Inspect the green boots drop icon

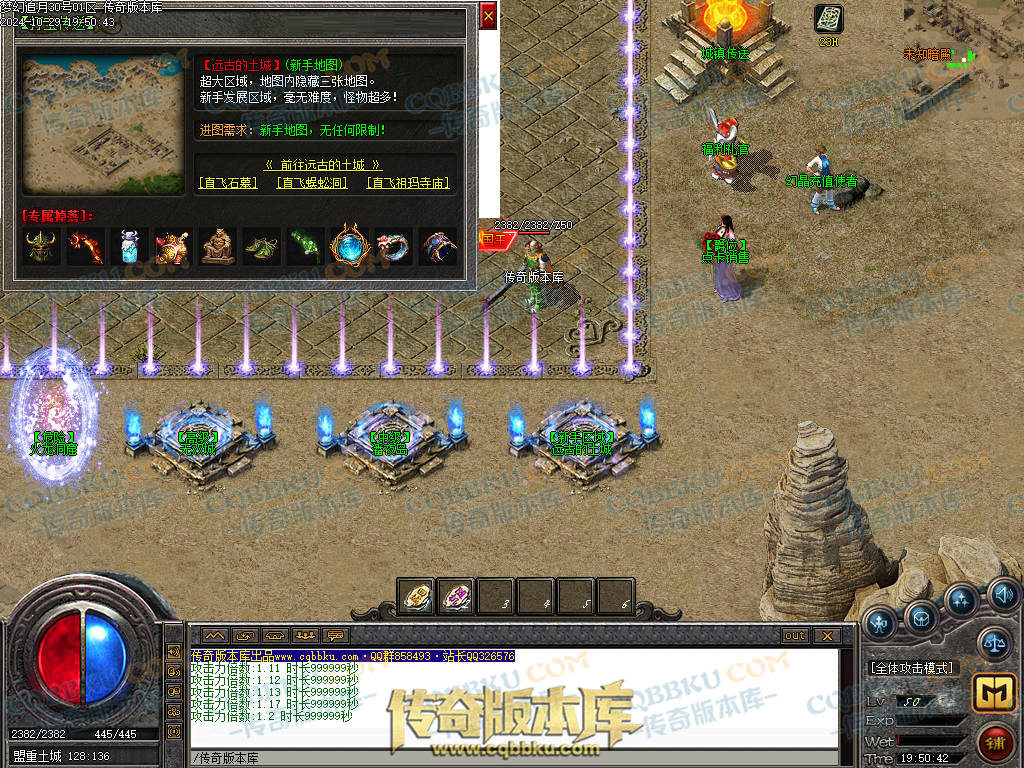[262, 246]
